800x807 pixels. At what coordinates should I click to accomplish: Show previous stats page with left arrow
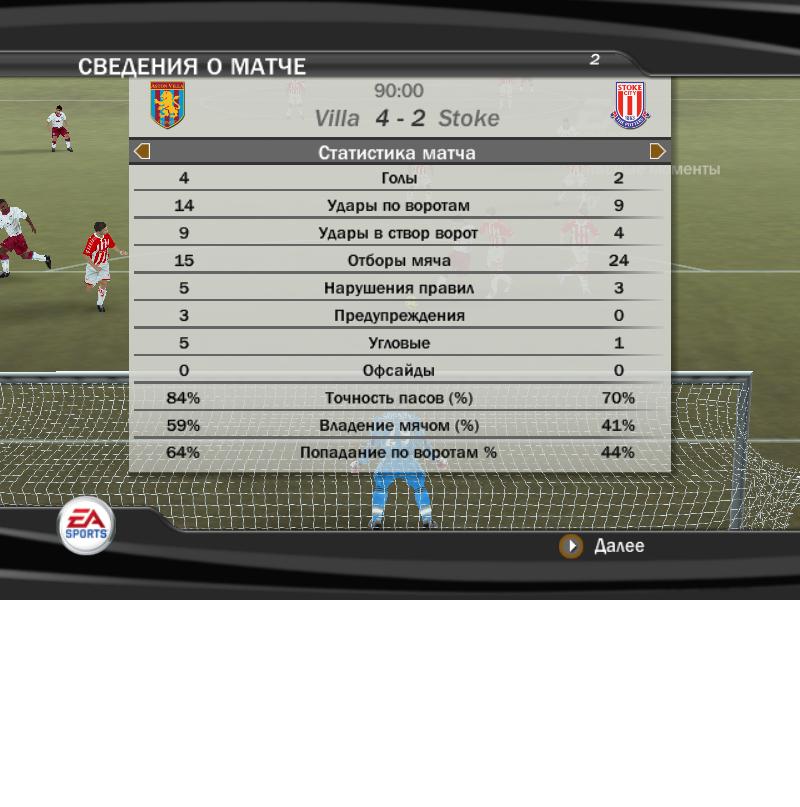(142, 152)
